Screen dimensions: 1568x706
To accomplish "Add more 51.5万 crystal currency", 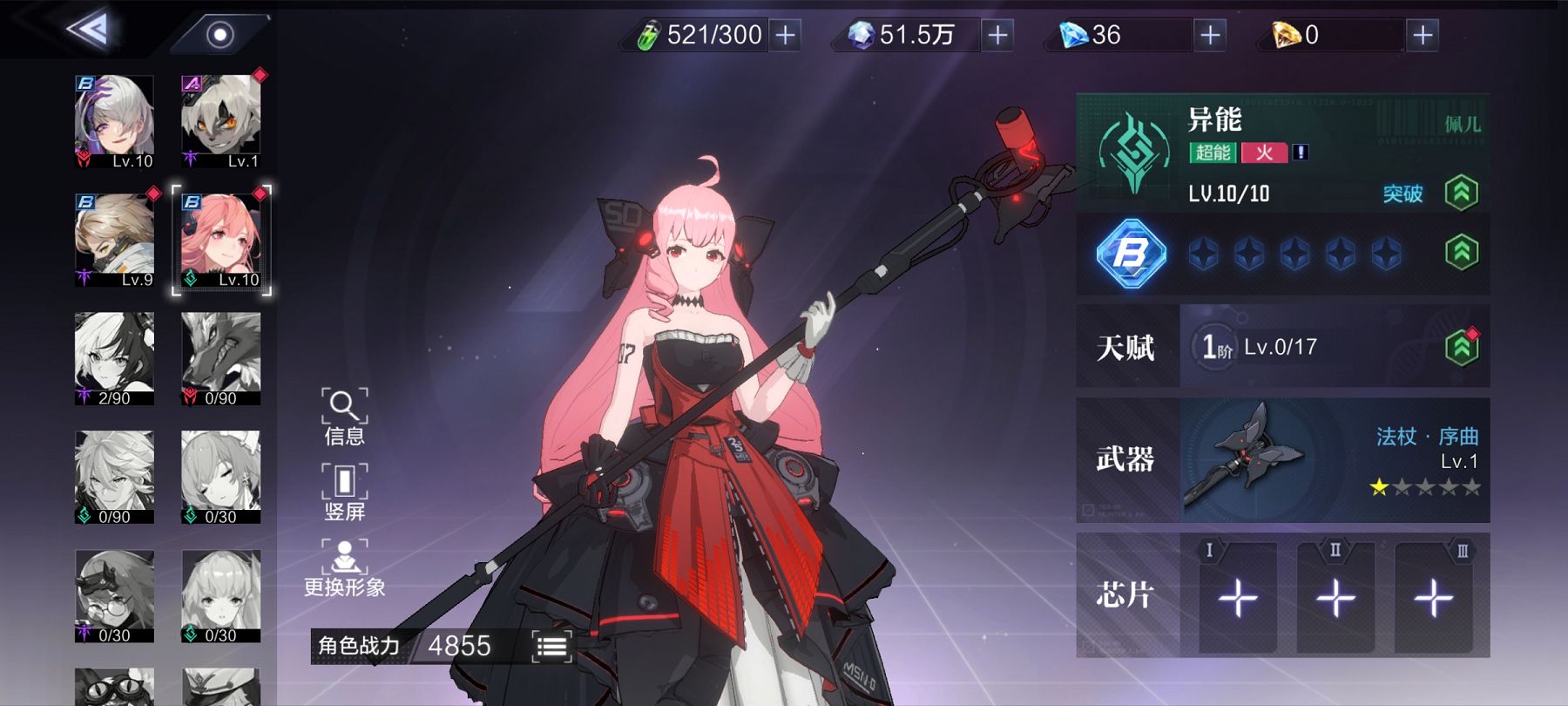I will tap(998, 35).
